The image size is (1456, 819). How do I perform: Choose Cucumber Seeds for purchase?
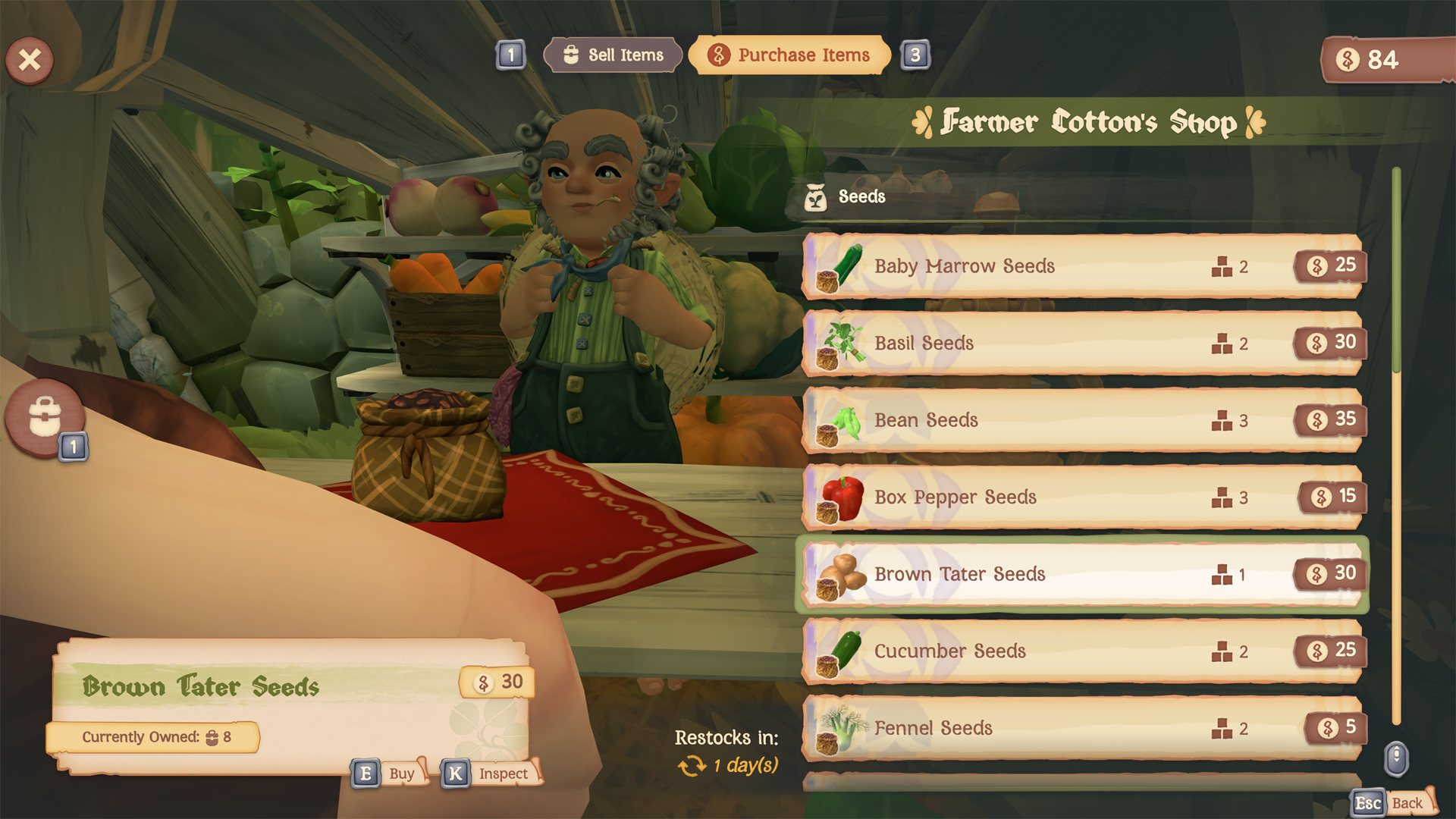pyautogui.click(x=1082, y=651)
